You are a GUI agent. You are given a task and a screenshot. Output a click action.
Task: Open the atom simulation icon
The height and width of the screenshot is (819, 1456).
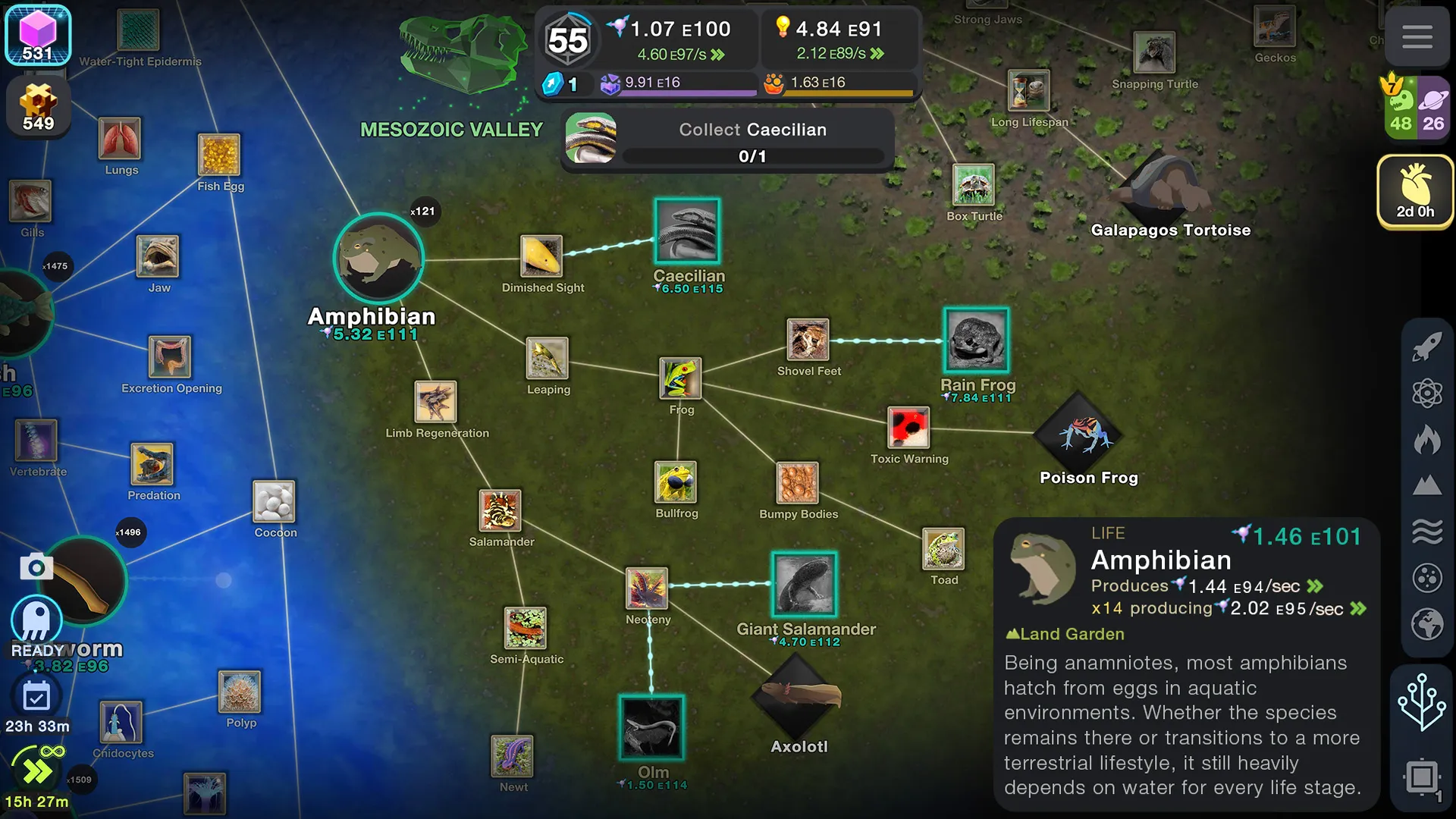tap(1427, 394)
